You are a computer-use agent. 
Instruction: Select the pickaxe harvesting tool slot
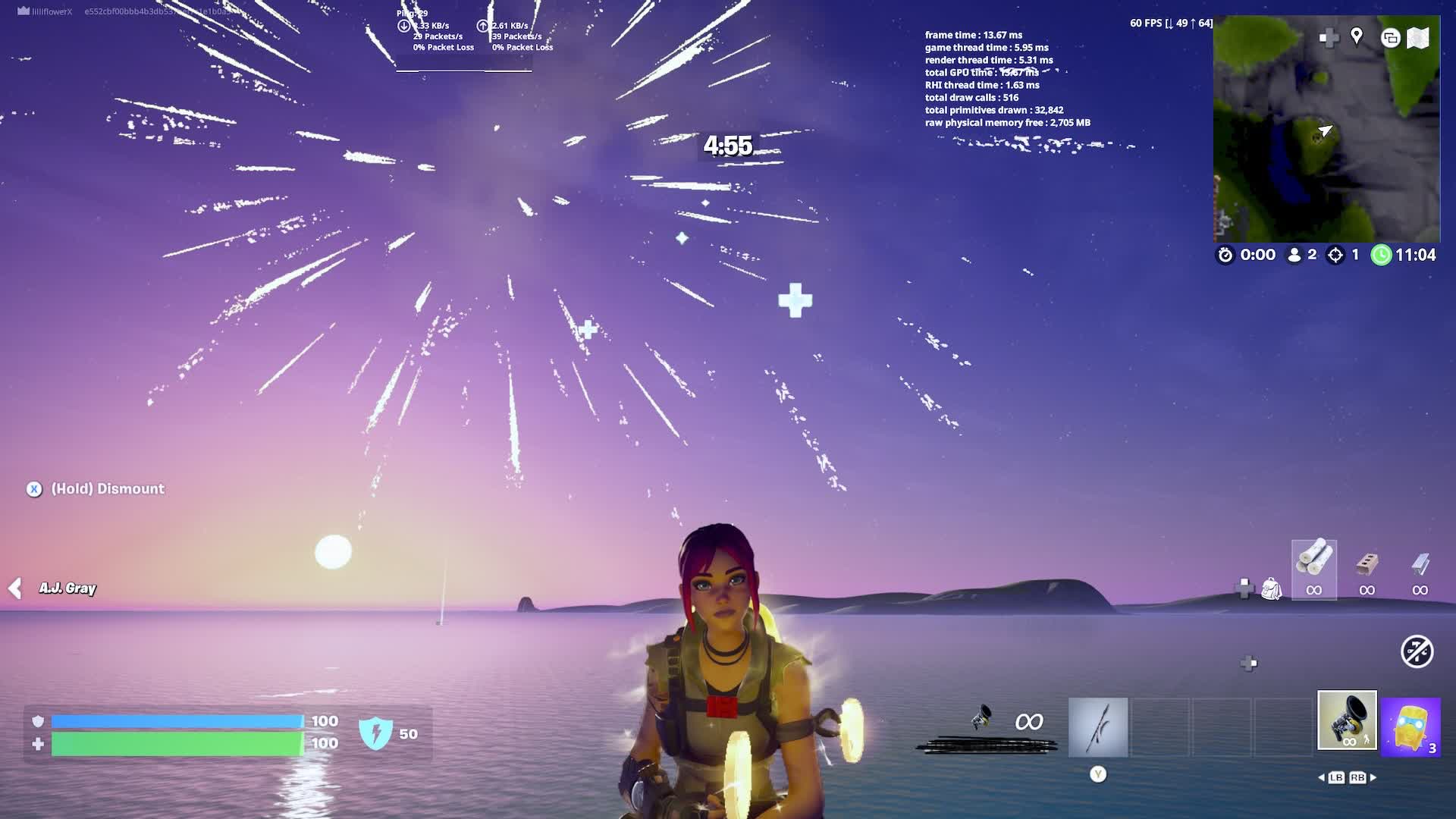click(1098, 727)
